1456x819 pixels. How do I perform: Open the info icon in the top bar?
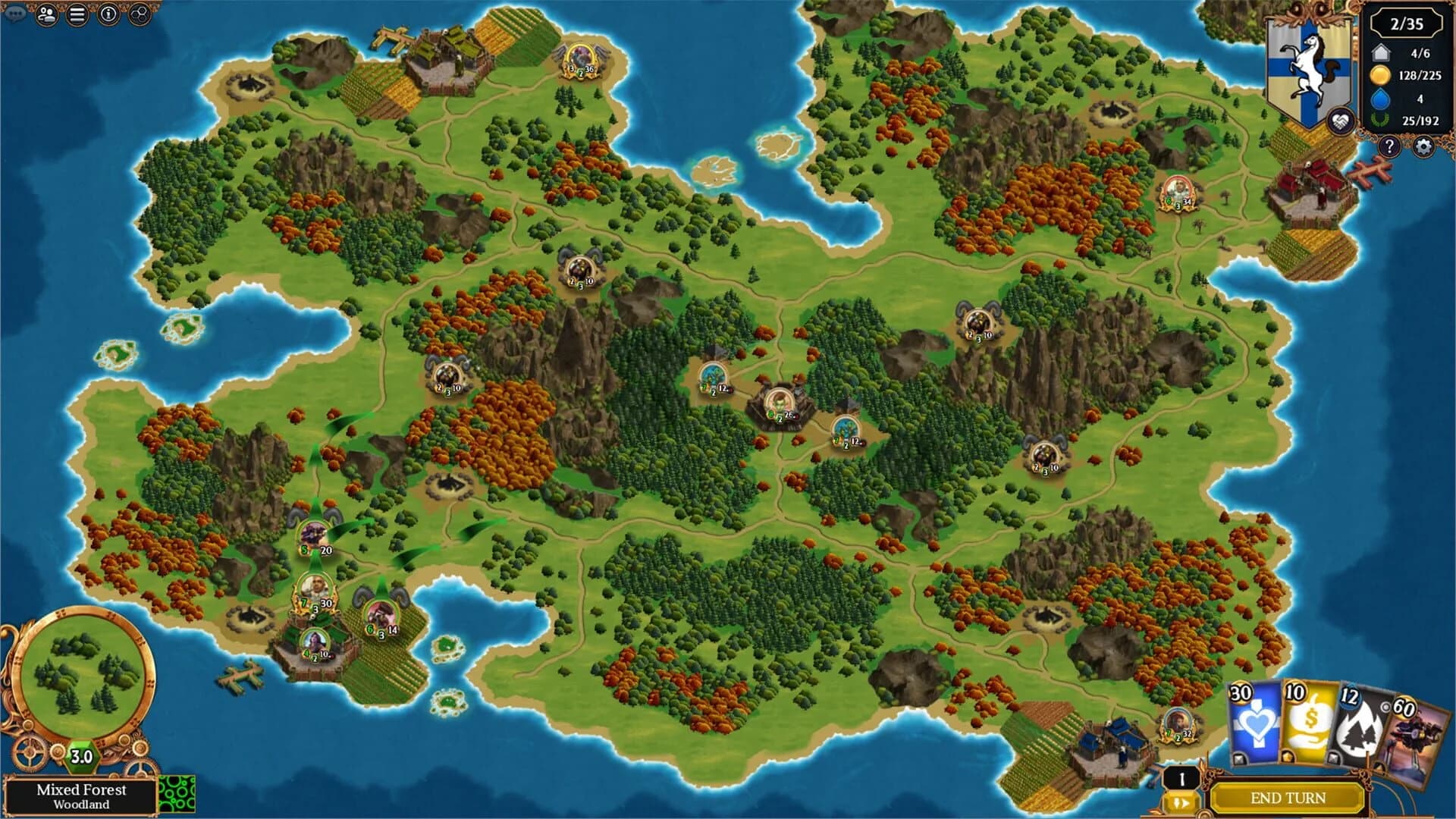[108, 14]
